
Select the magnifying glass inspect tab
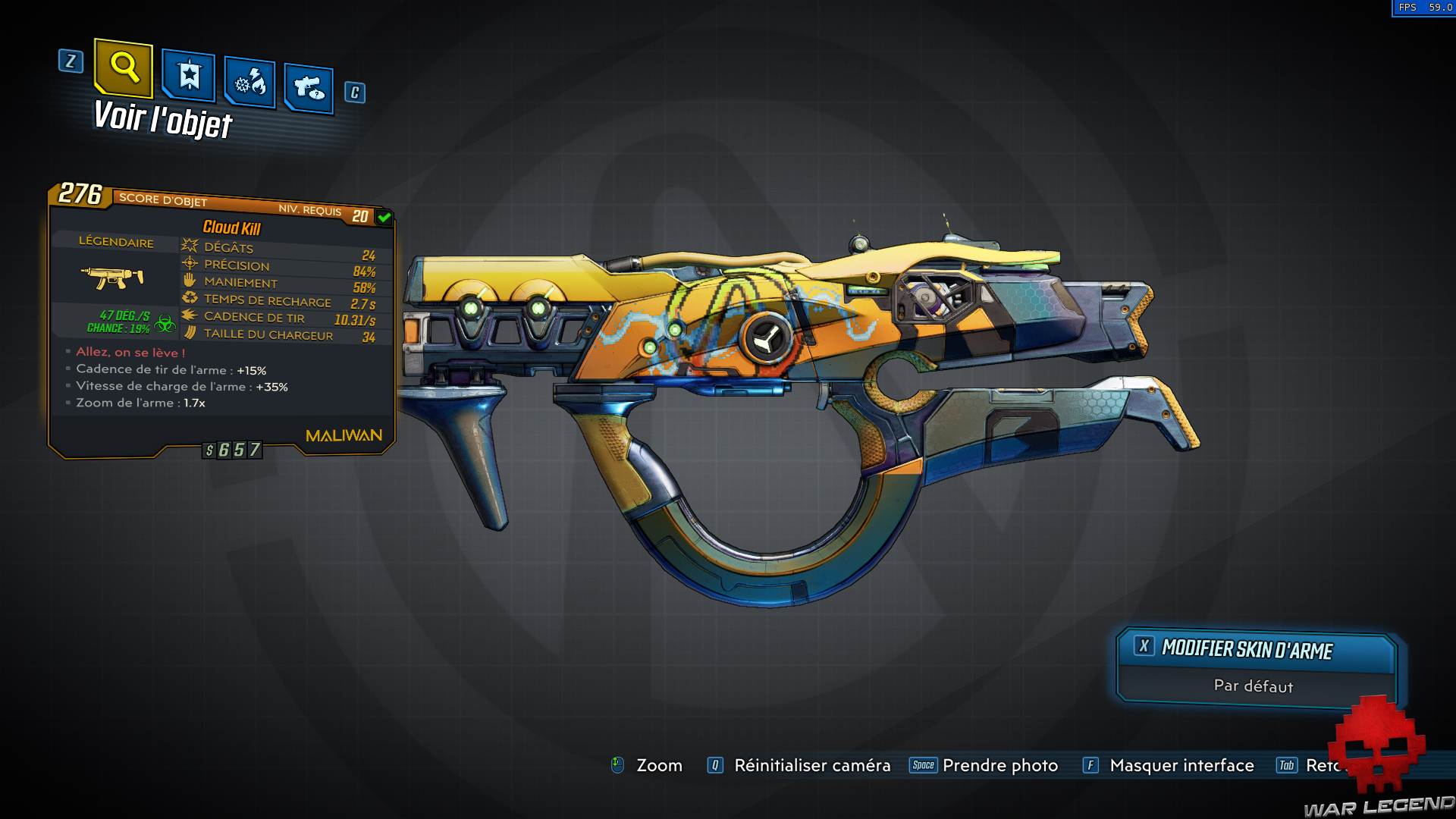124,68
